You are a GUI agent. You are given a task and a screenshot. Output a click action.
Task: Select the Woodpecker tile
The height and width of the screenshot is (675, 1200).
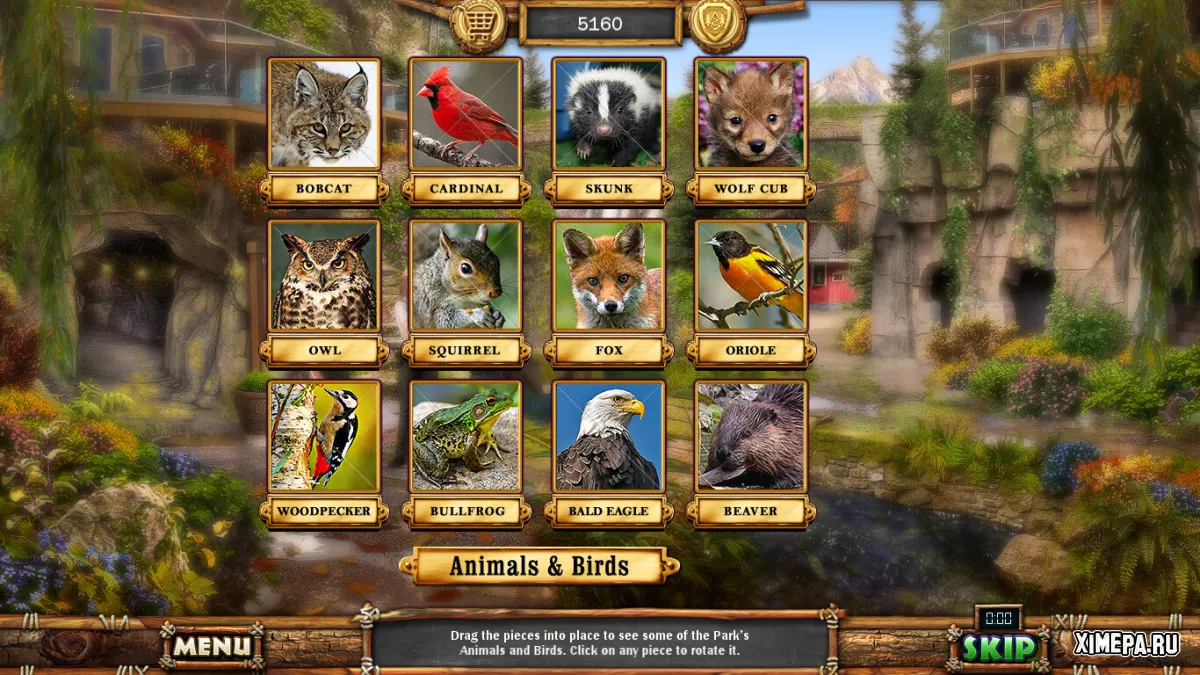pos(324,436)
